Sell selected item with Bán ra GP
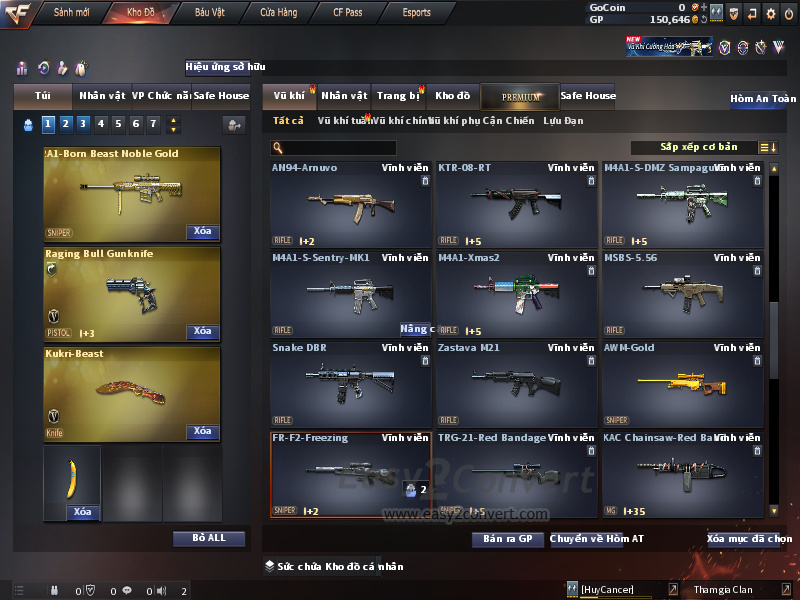 (x=507, y=539)
